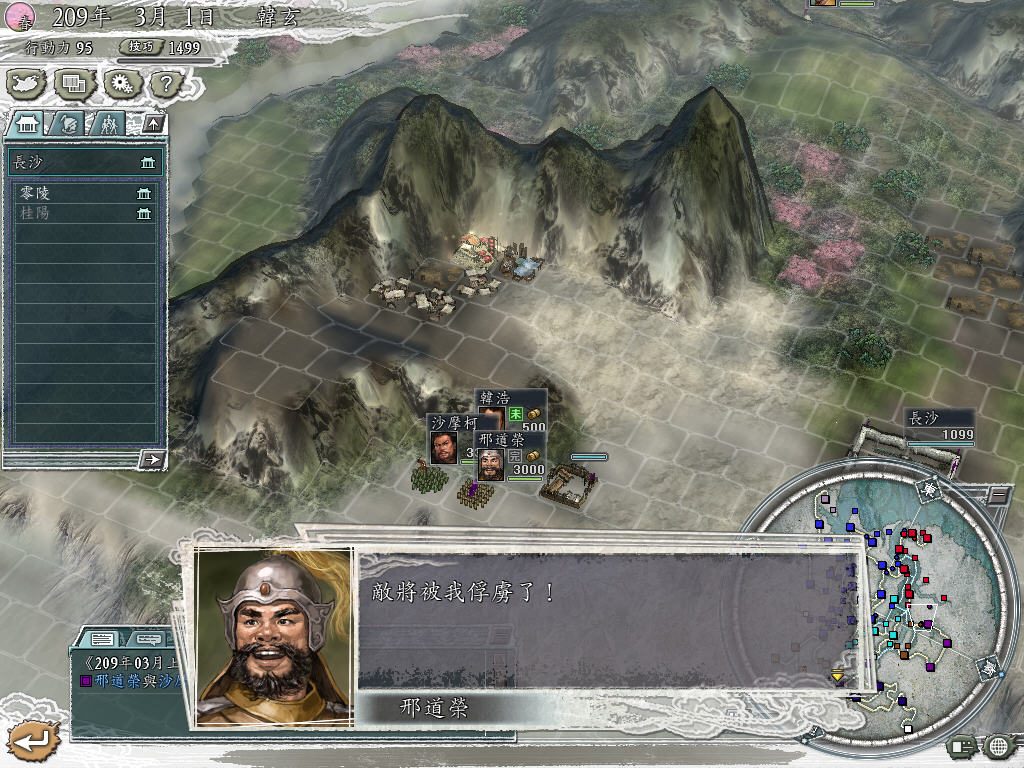The image size is (1024, 768).
Task: Click the yellow continue arrow in dialogue
Action: coord(838,677)
